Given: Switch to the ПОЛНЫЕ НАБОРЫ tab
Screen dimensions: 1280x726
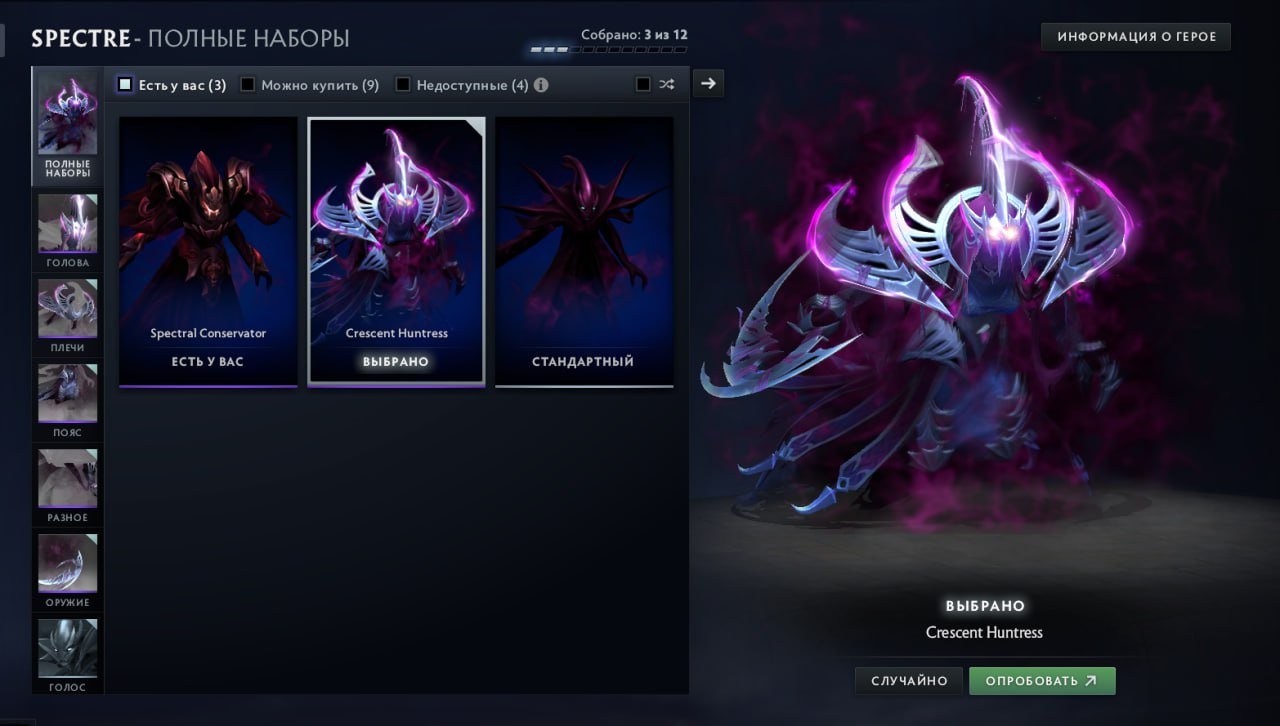Looking at the screenshot, I should pos(66,122).
